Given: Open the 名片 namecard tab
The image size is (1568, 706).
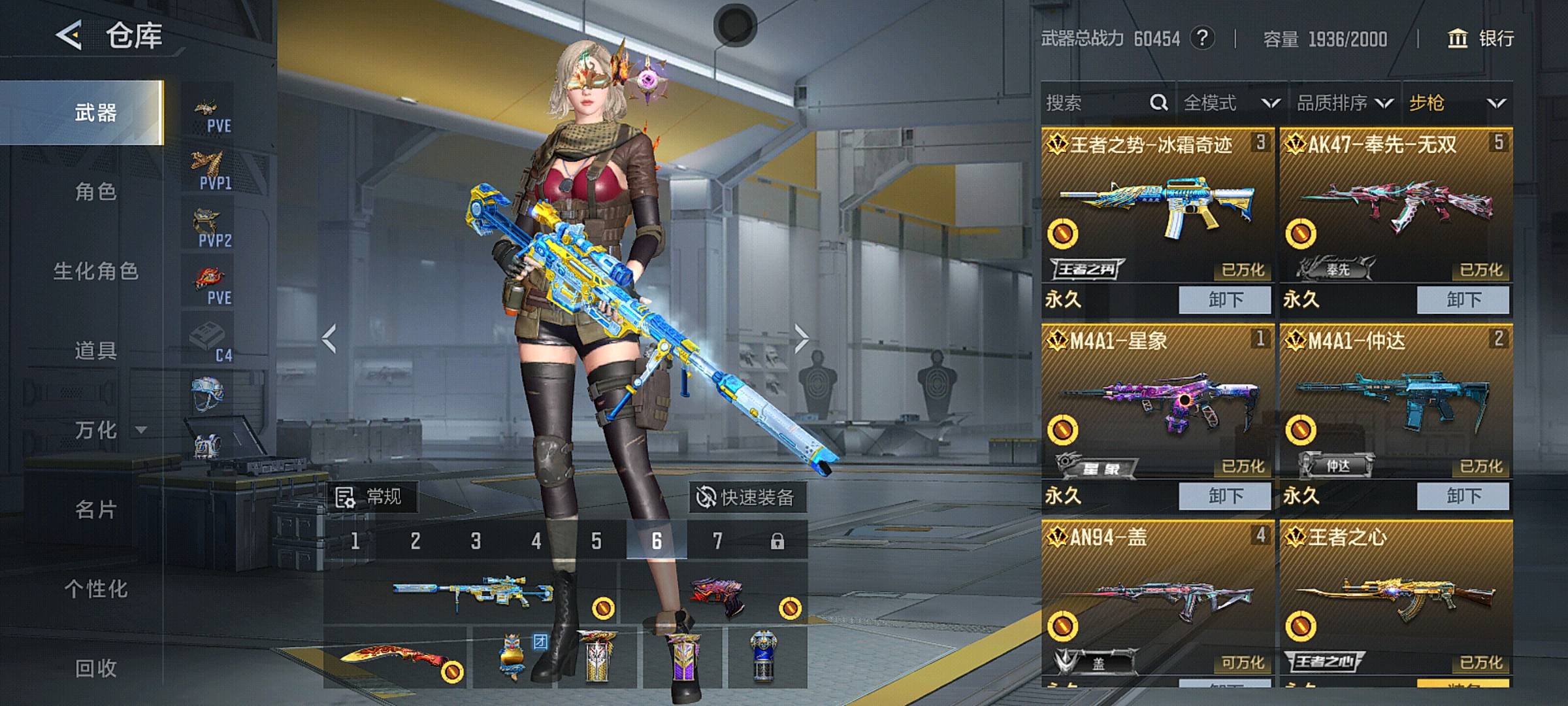Looking at the screenshot, I should pos(95,510).
